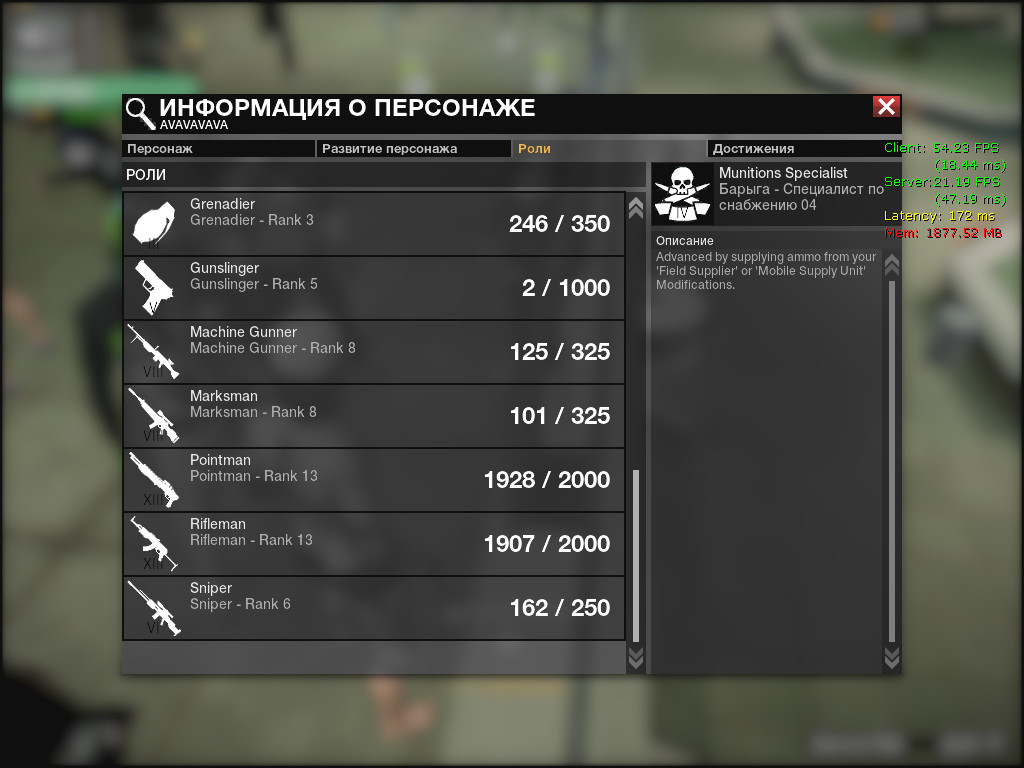This screenshot has width=1024, height=768.
Task: Click the Munitions Specialist skull icon
Action: [682, 194]
